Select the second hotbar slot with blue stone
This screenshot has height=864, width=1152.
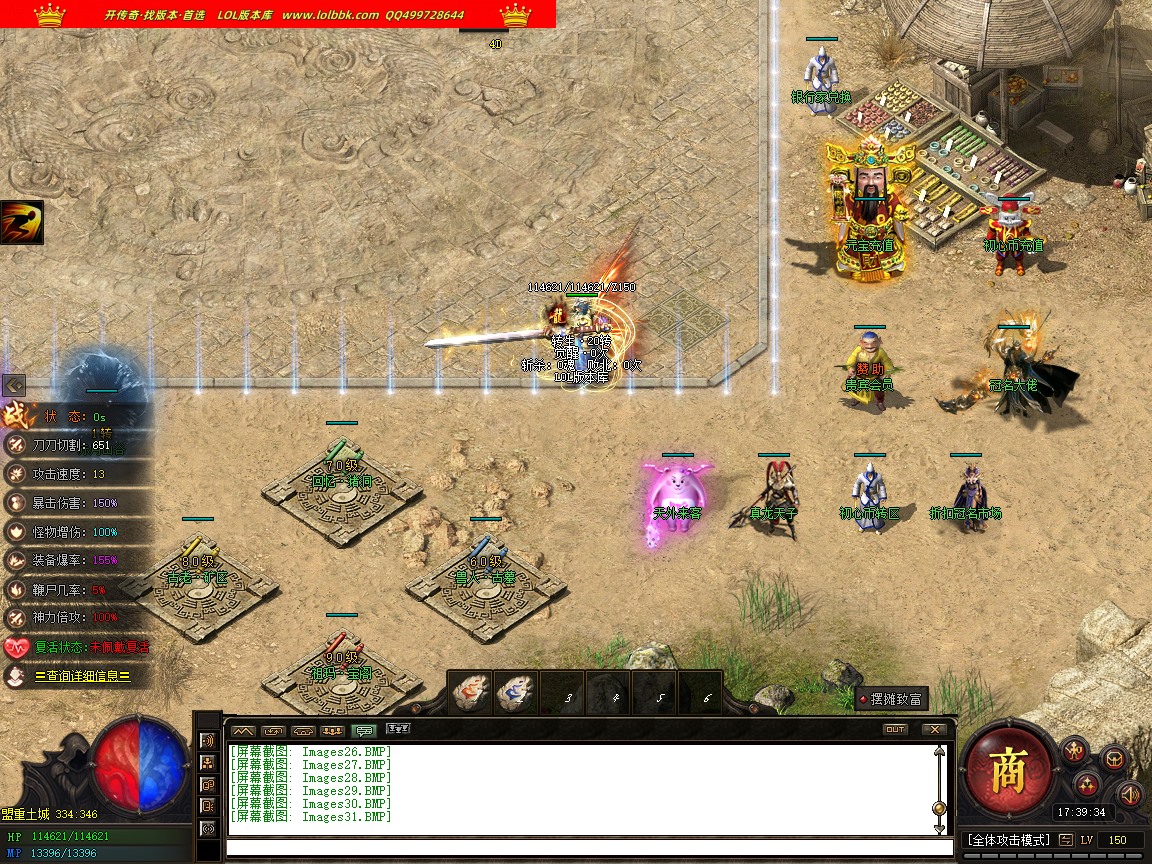516,692
